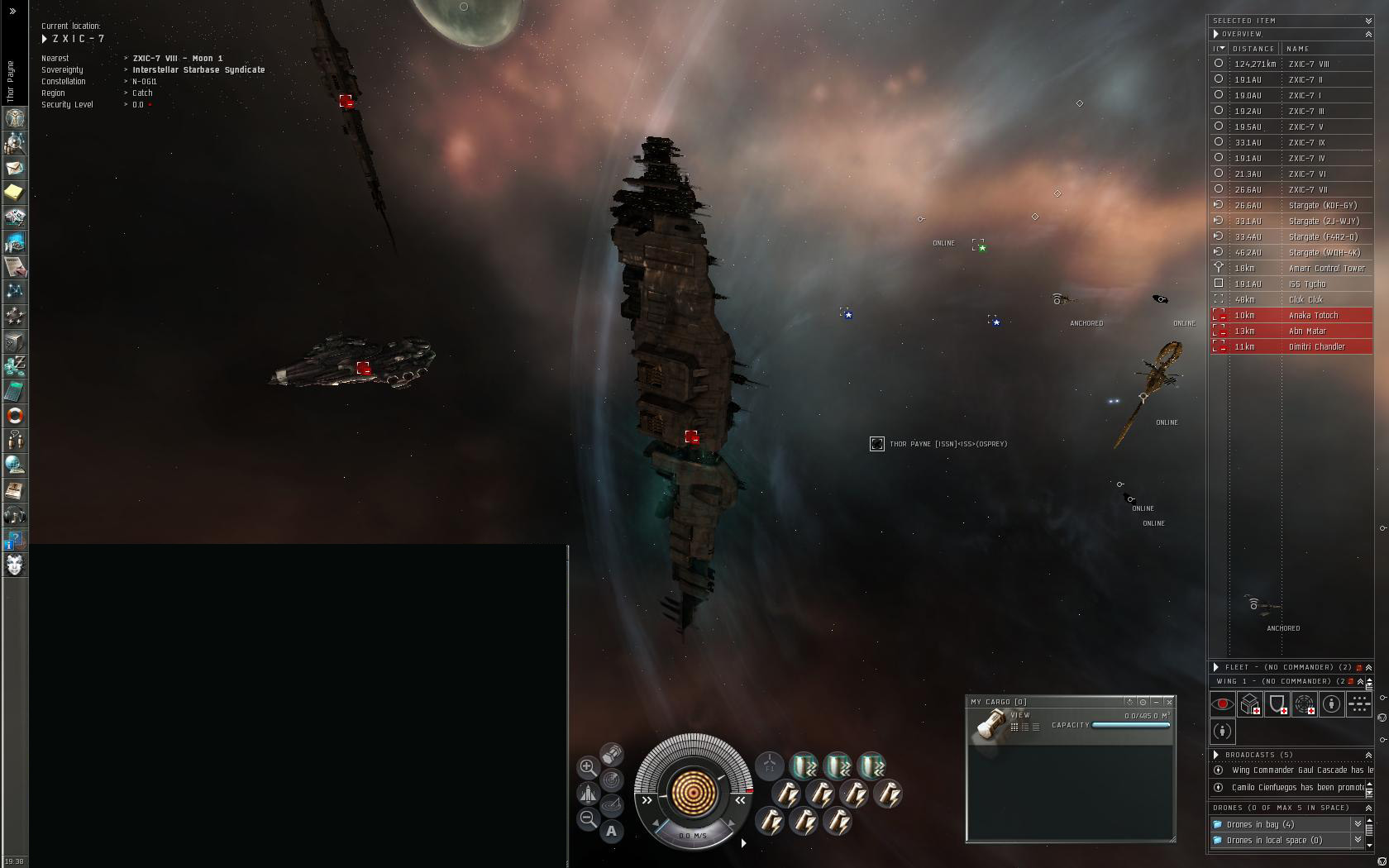Open the mail envelope icon in sidebar

point(15,168)
